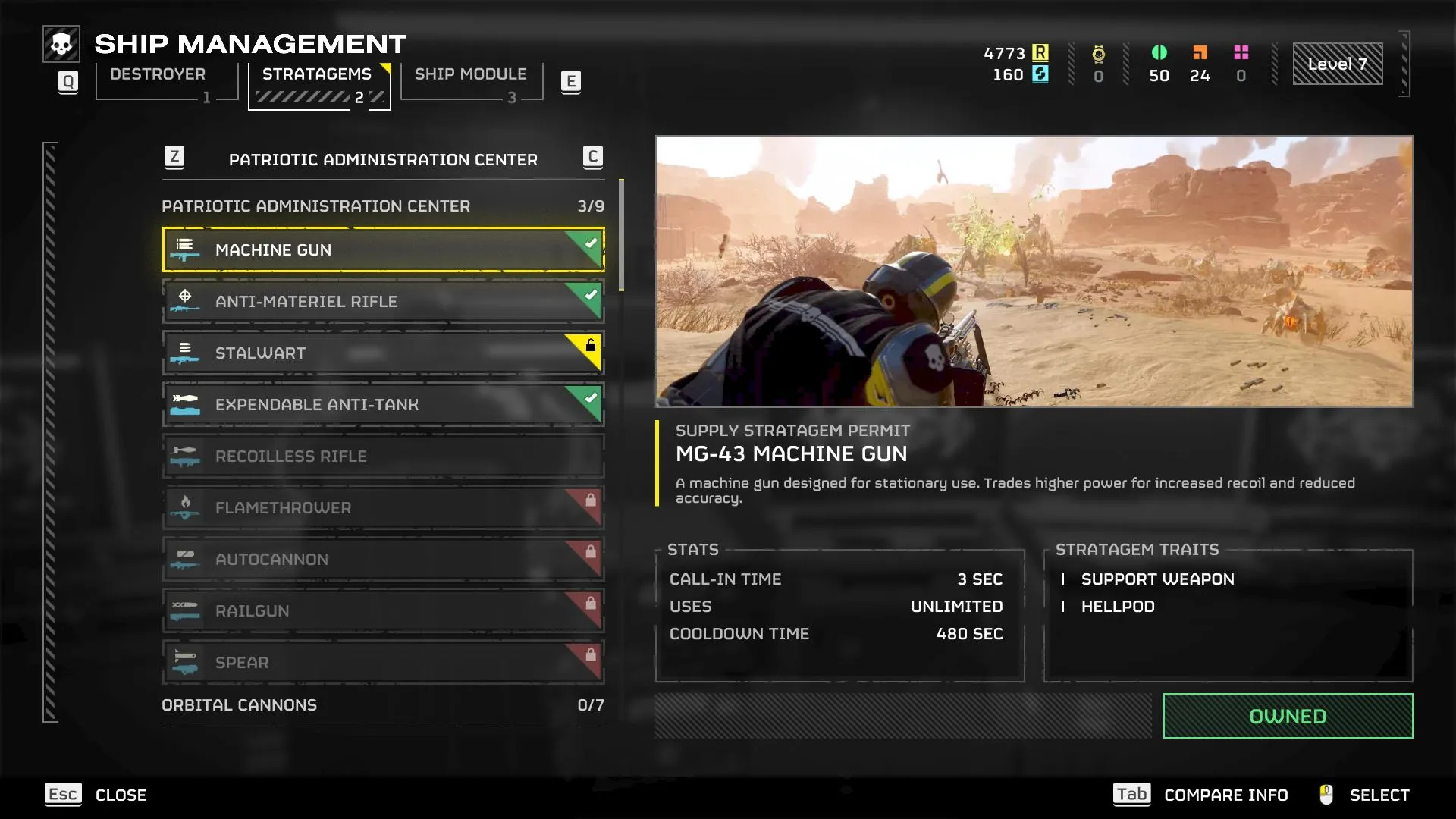Choose the Anti-Materiel Rifle entry
The width and height of the screenshot is (1456, 819).
[383, 301]
